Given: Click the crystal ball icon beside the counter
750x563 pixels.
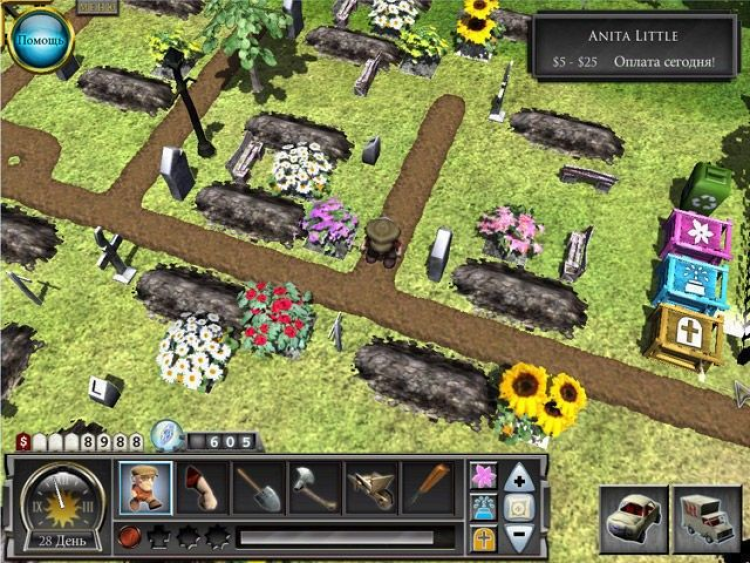Looking at the screenshot, I should 164,437.
